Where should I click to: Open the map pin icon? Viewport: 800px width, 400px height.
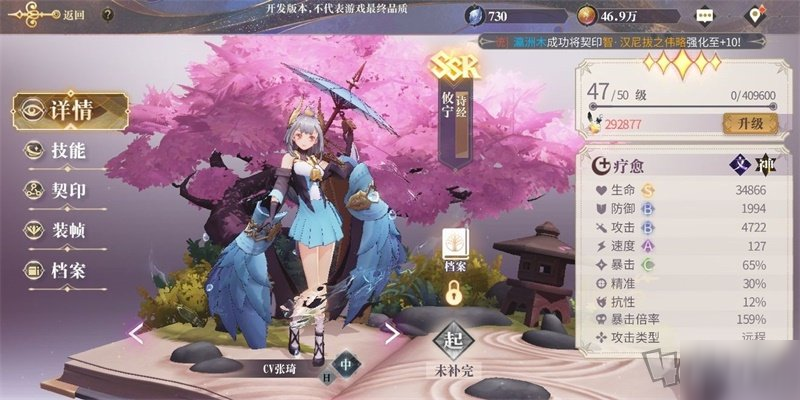point(758,16)
